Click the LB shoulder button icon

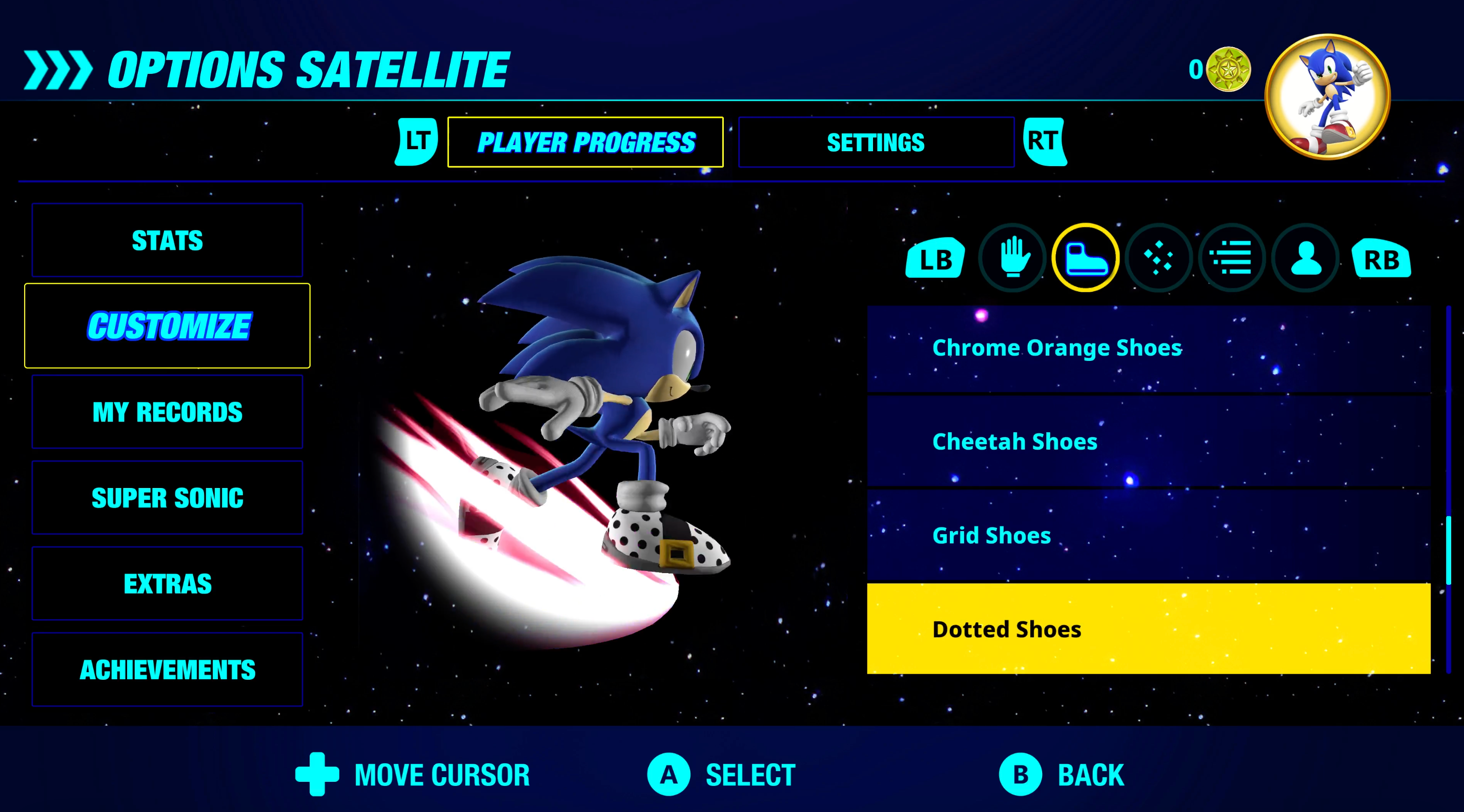[934, 259]
